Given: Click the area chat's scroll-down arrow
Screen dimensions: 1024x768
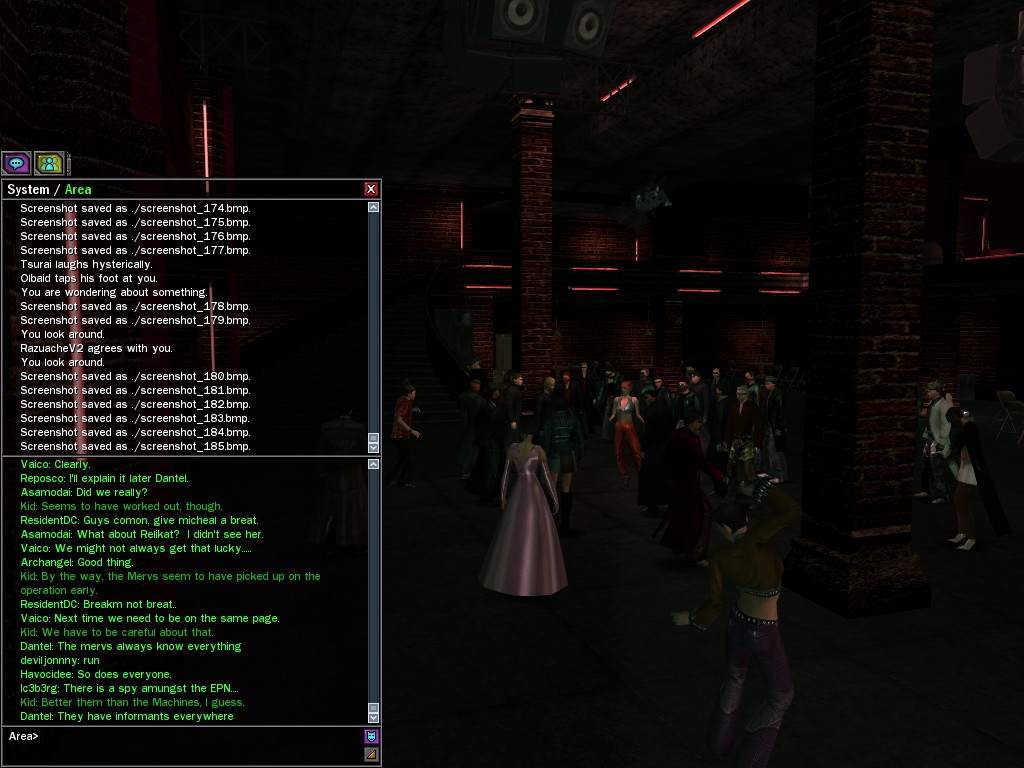Looking at the screenshot, I should point(374,717).
